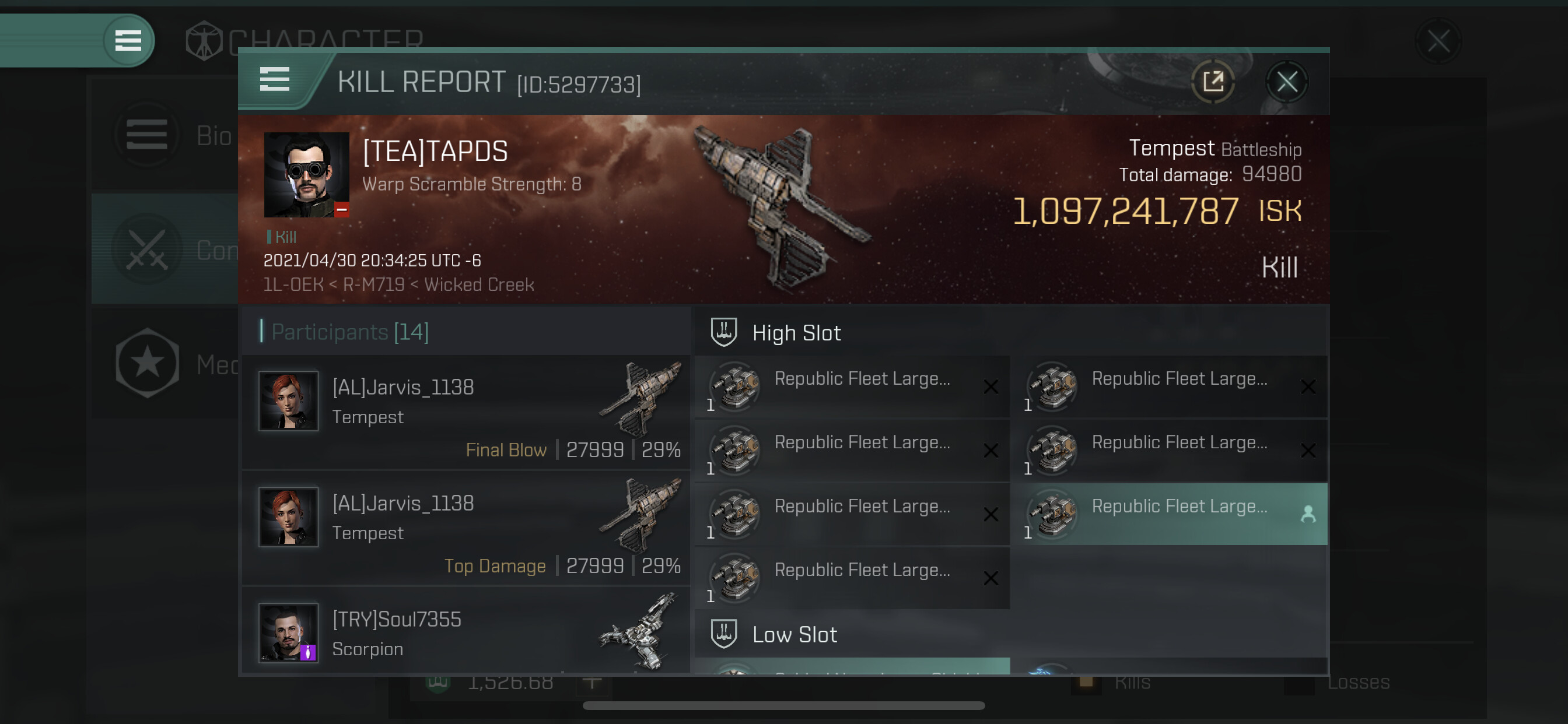Select participant [TRY]Soul7355 flying Scorpion
The width and height of the screenshot is (1568, 724).
click(466, 632)
